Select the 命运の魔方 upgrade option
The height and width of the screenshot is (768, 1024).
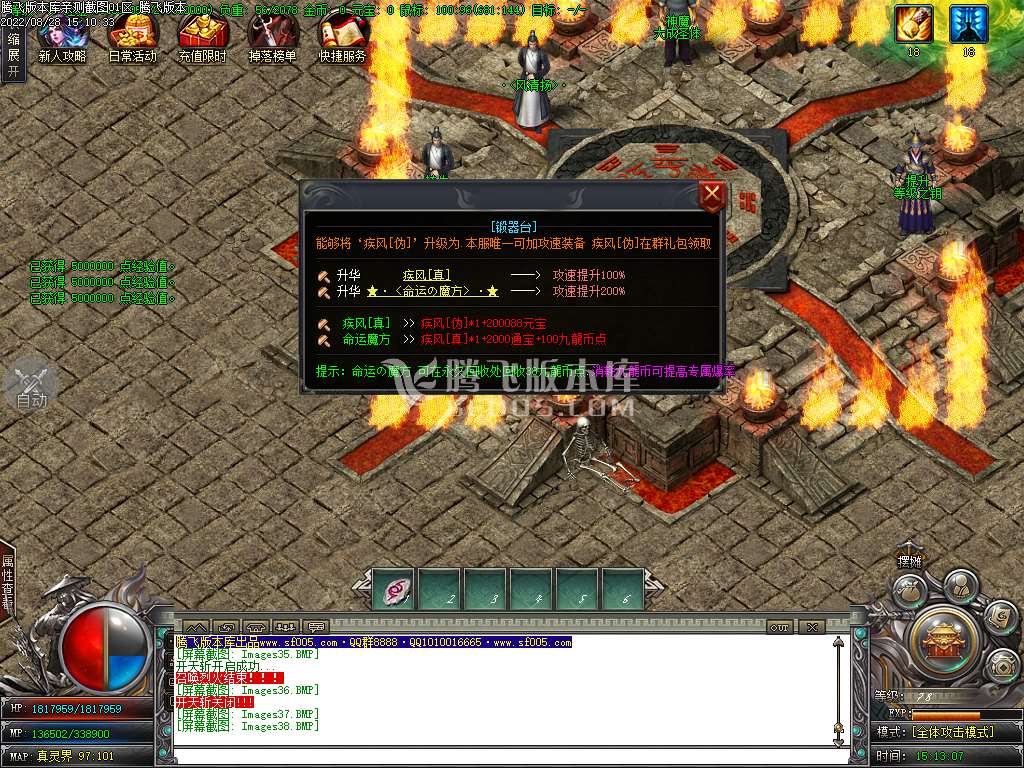(x=432, y=291)
